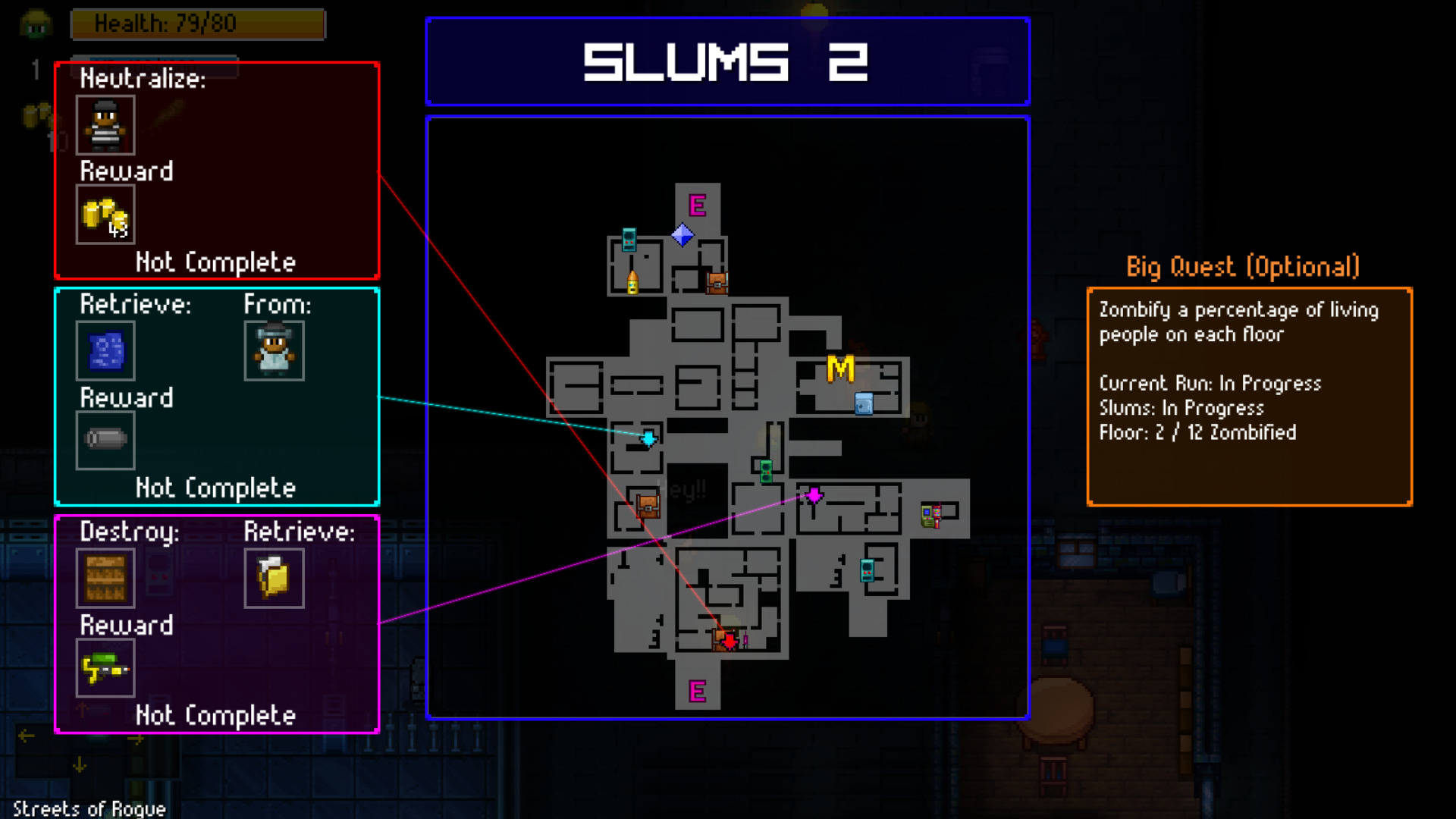Click the folder retrieve icon in Destroy quest
Image resolution: width=1456 pixels, height=819 pixels.
pyautogui.click(x=275, y=579)
